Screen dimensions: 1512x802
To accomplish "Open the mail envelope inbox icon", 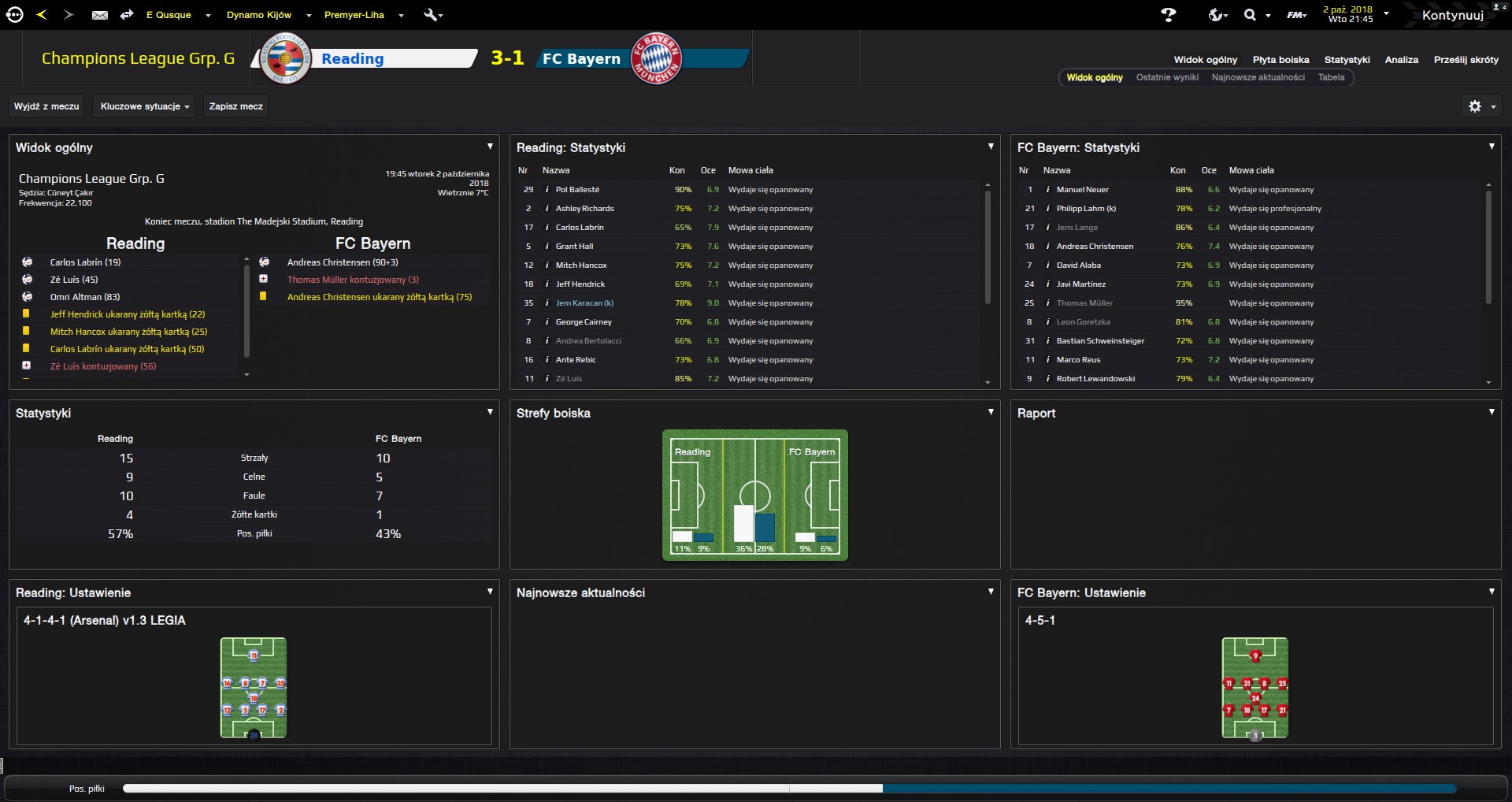I will [100, 15].
